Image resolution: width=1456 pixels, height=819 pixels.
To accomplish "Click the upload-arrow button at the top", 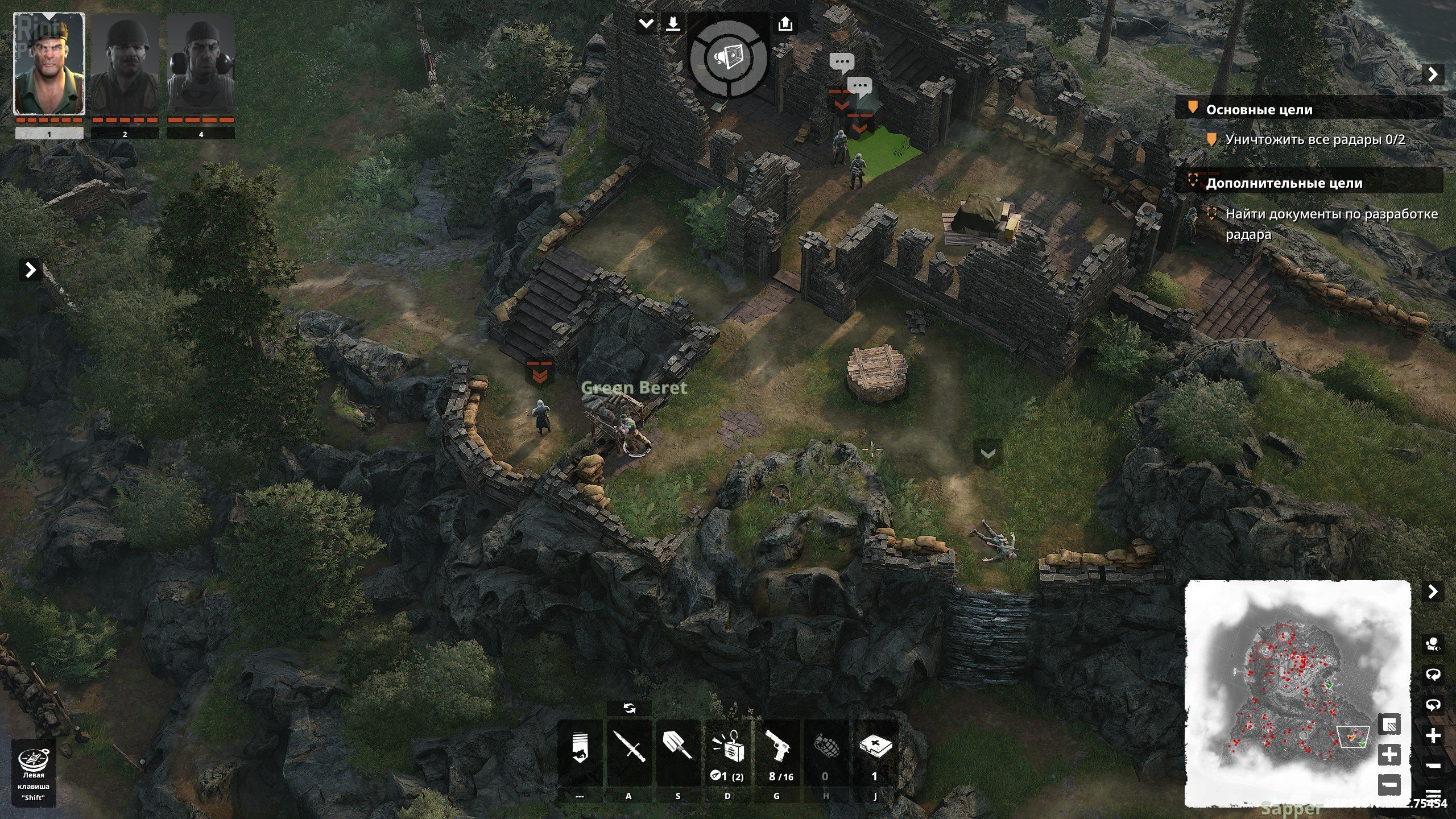I will pos(785,24).
